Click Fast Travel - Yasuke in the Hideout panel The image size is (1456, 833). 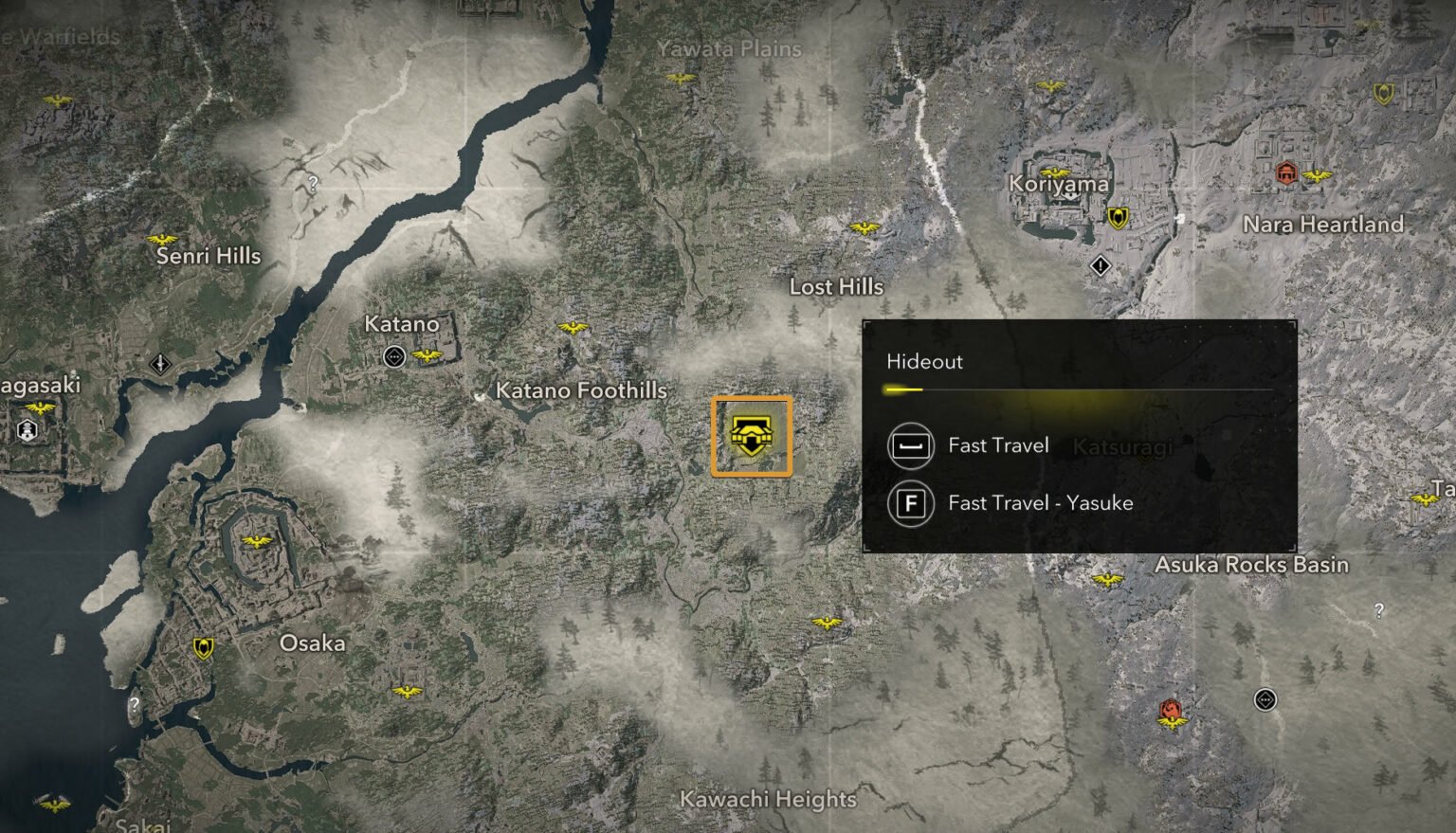[x=1038, y=503]
